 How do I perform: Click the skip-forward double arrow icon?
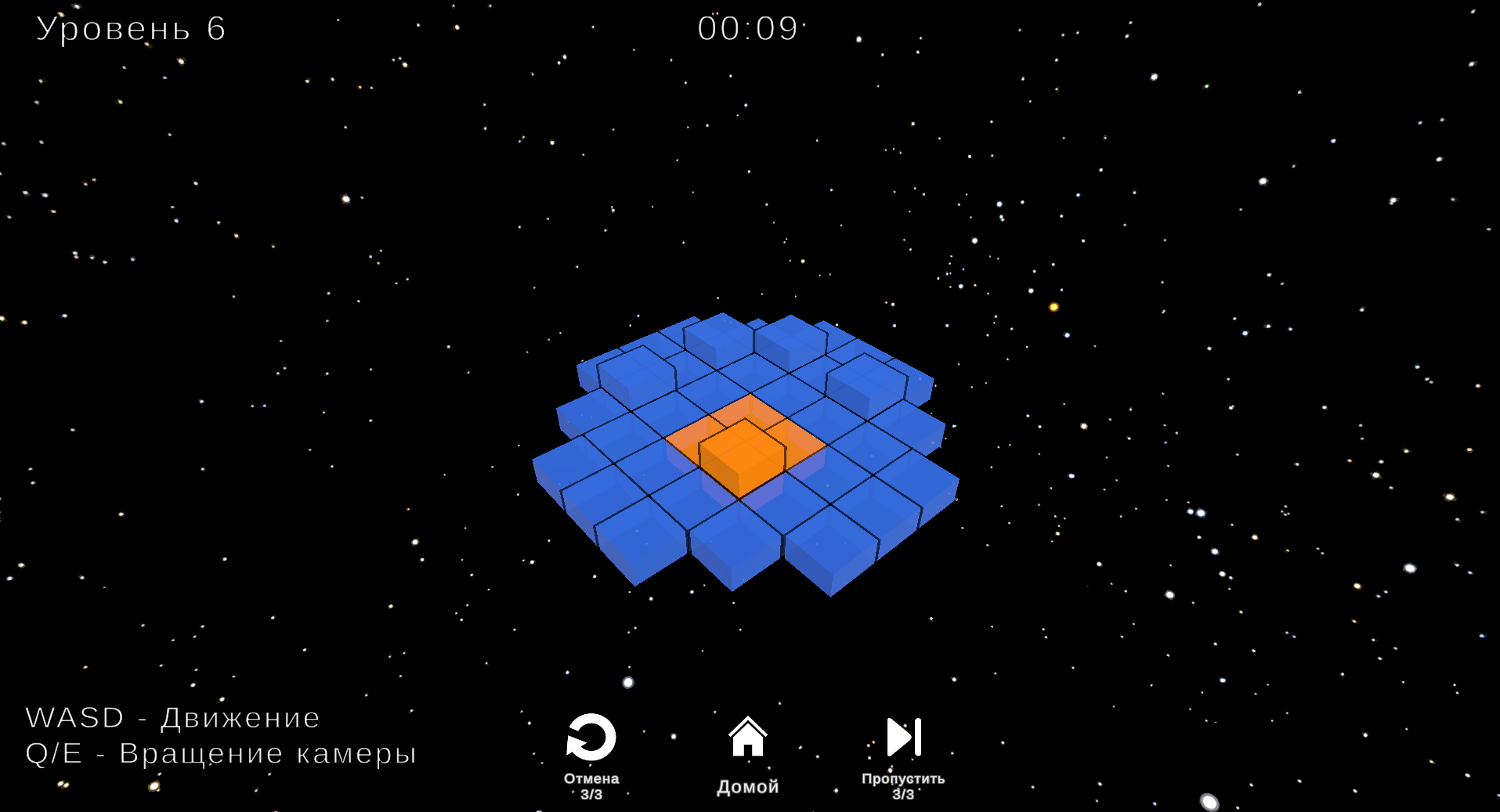902,736
